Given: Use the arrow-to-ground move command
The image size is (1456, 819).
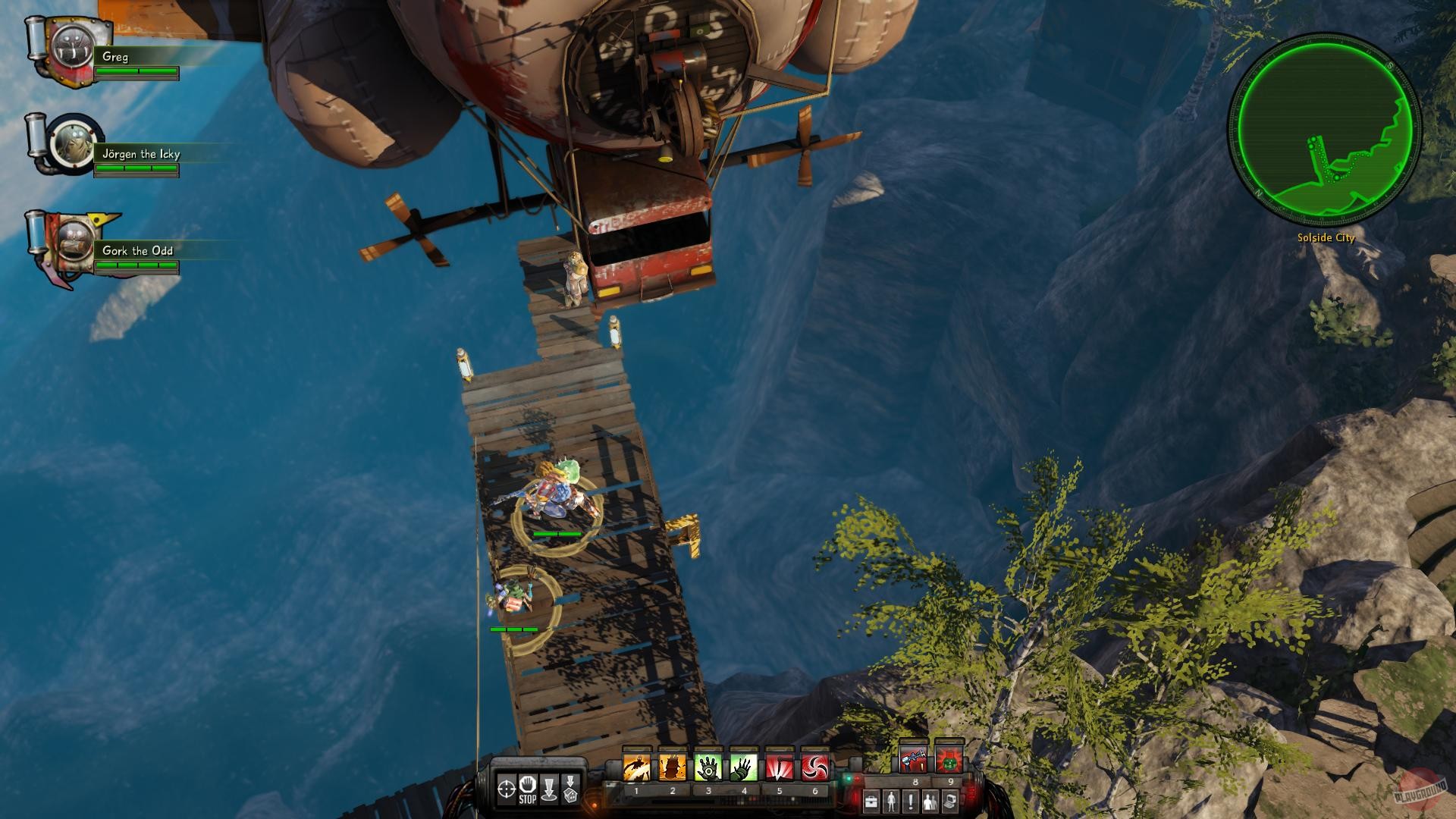Looking at the screenshot, I should click(x=550, y=789).
